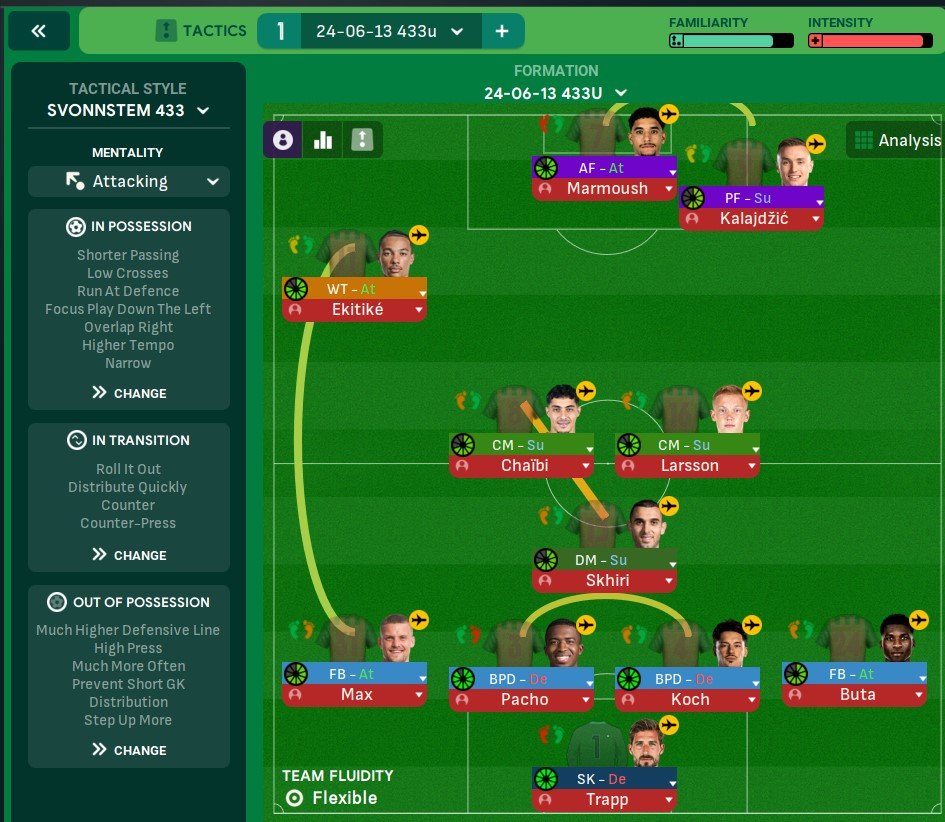This screenshot has width=945, height=822.
Task: Click Change under Out Of Possession
Action: [x=129, y=750]
